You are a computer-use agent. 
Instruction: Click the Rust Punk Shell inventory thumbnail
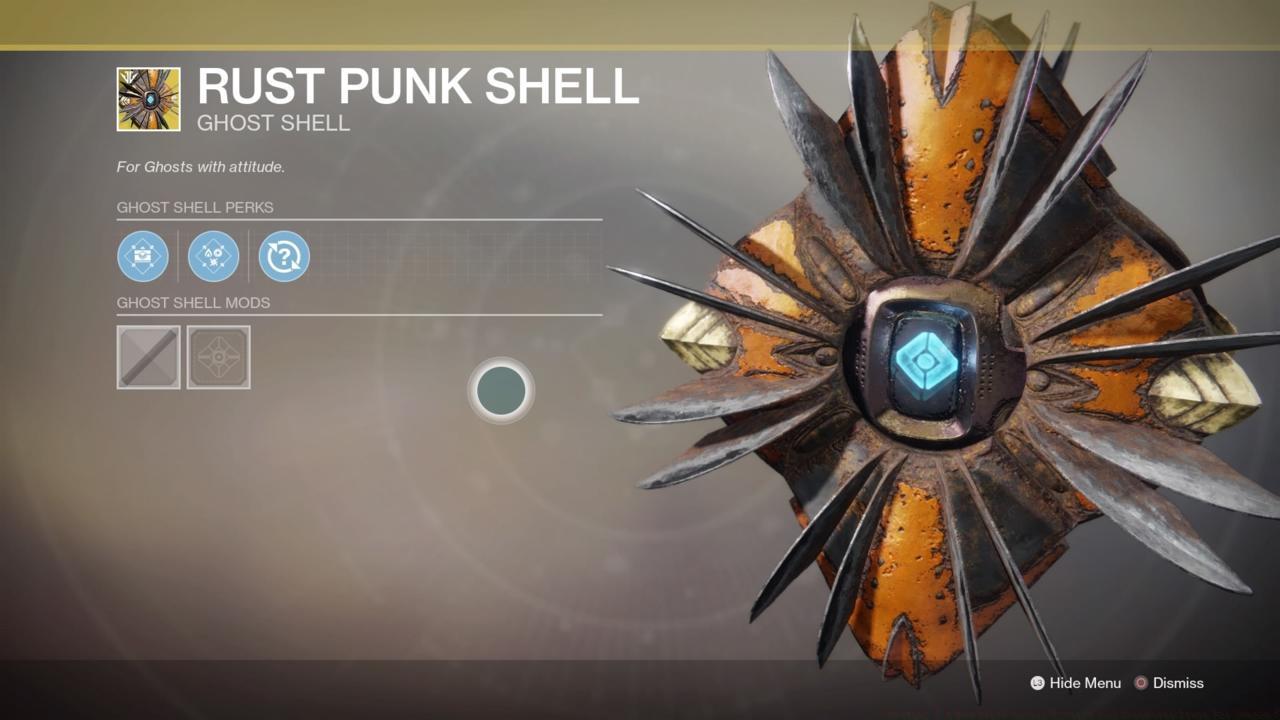(x=148, y=96)
